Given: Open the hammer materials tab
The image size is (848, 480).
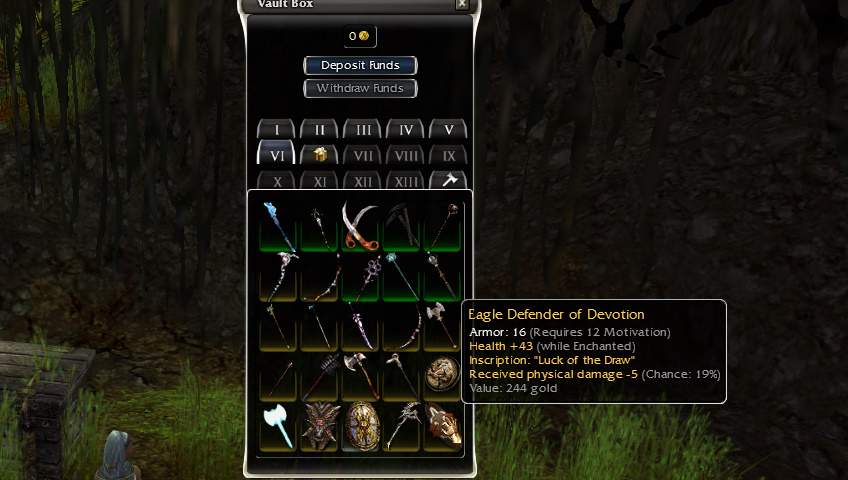Looking at the screenshot, I should 448,180.
